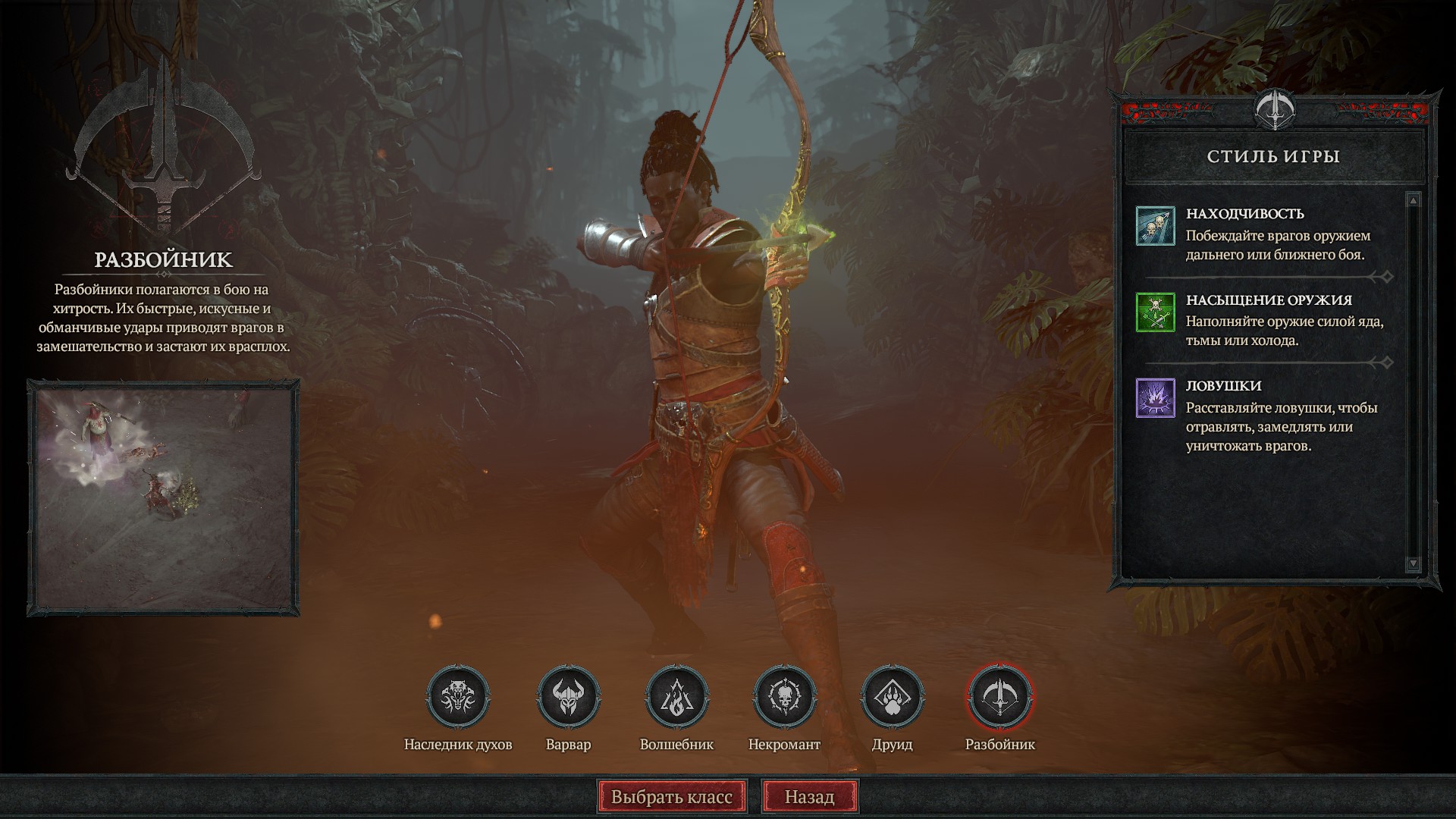Screen dimensions: 1456x819
Task: Open the gameplay preview video thumbnail
Action: pyautogui.click(x=164, y=497)
